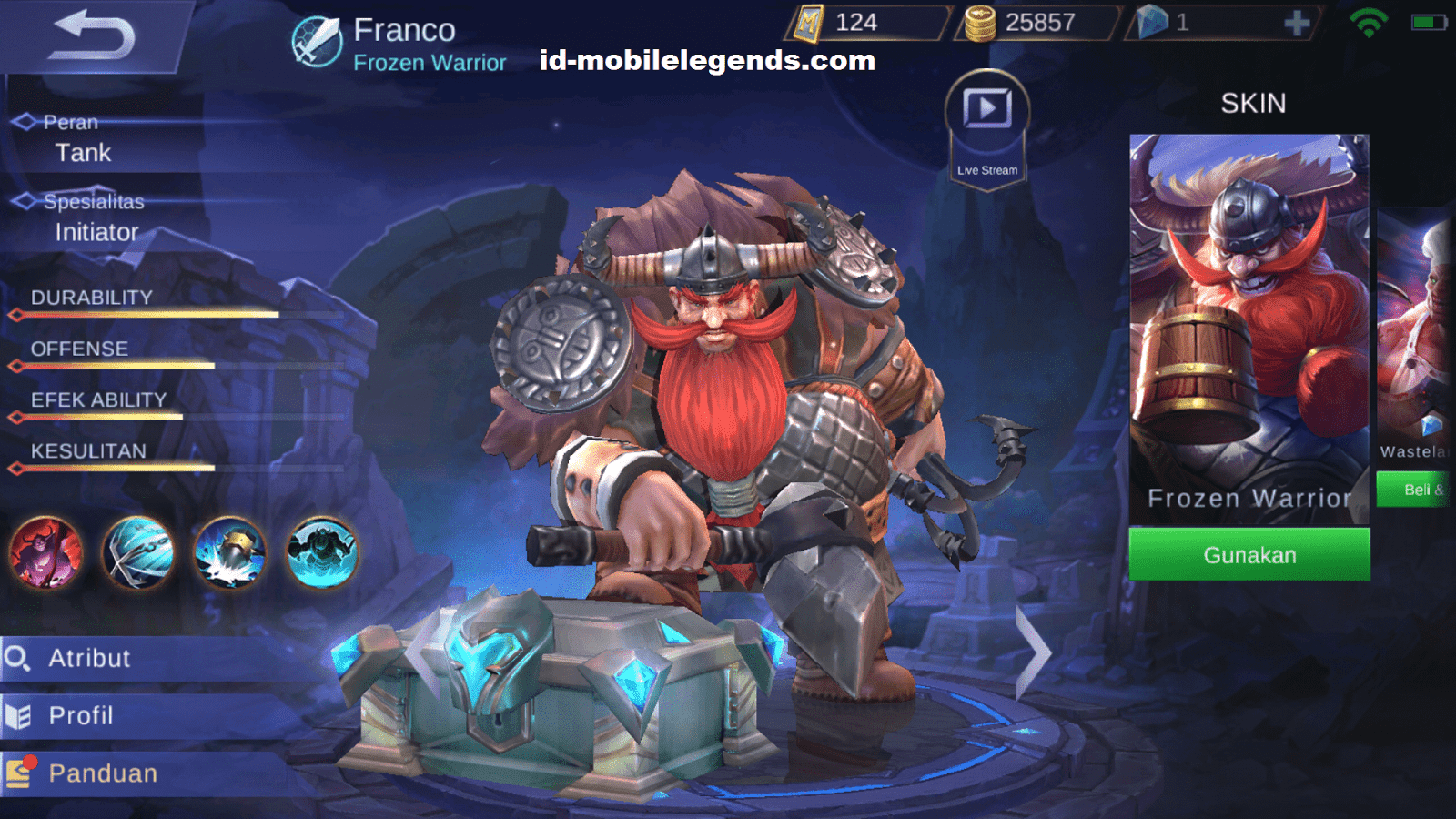1456x819 pixels.
Task: Open the Live Stream panel
Action: click(x=986, y=127)
